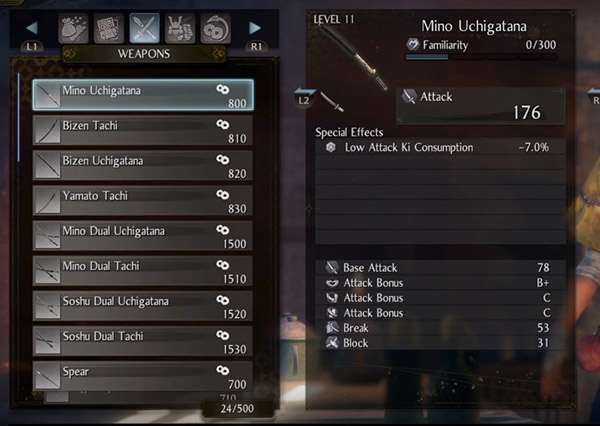The image size is (600, 426).
Task: Select the Soshu Dual Uchigatana
Action: pos(142,305)
